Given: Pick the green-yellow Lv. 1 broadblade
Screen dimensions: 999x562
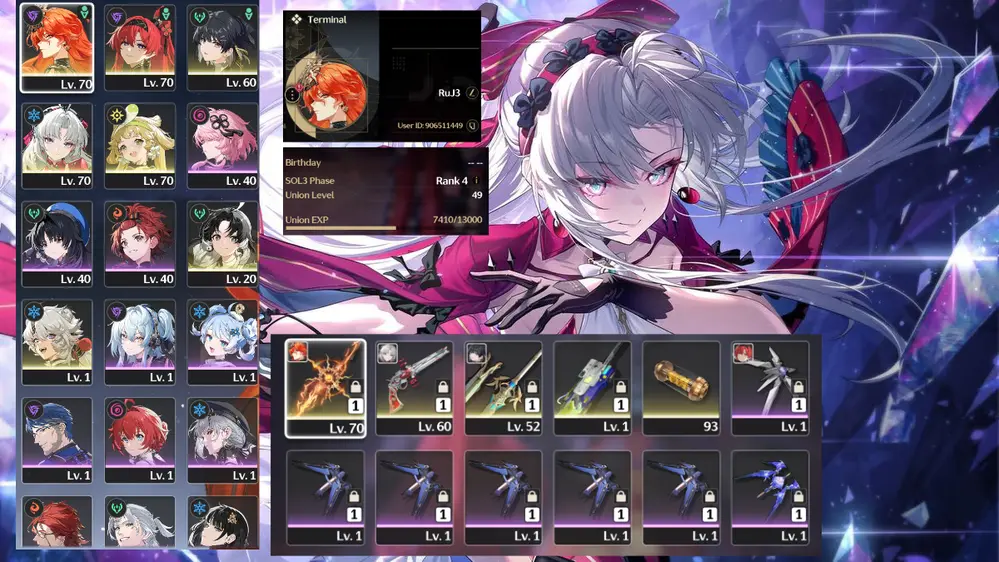Looking at the screenshot, I should pos(592,386).
